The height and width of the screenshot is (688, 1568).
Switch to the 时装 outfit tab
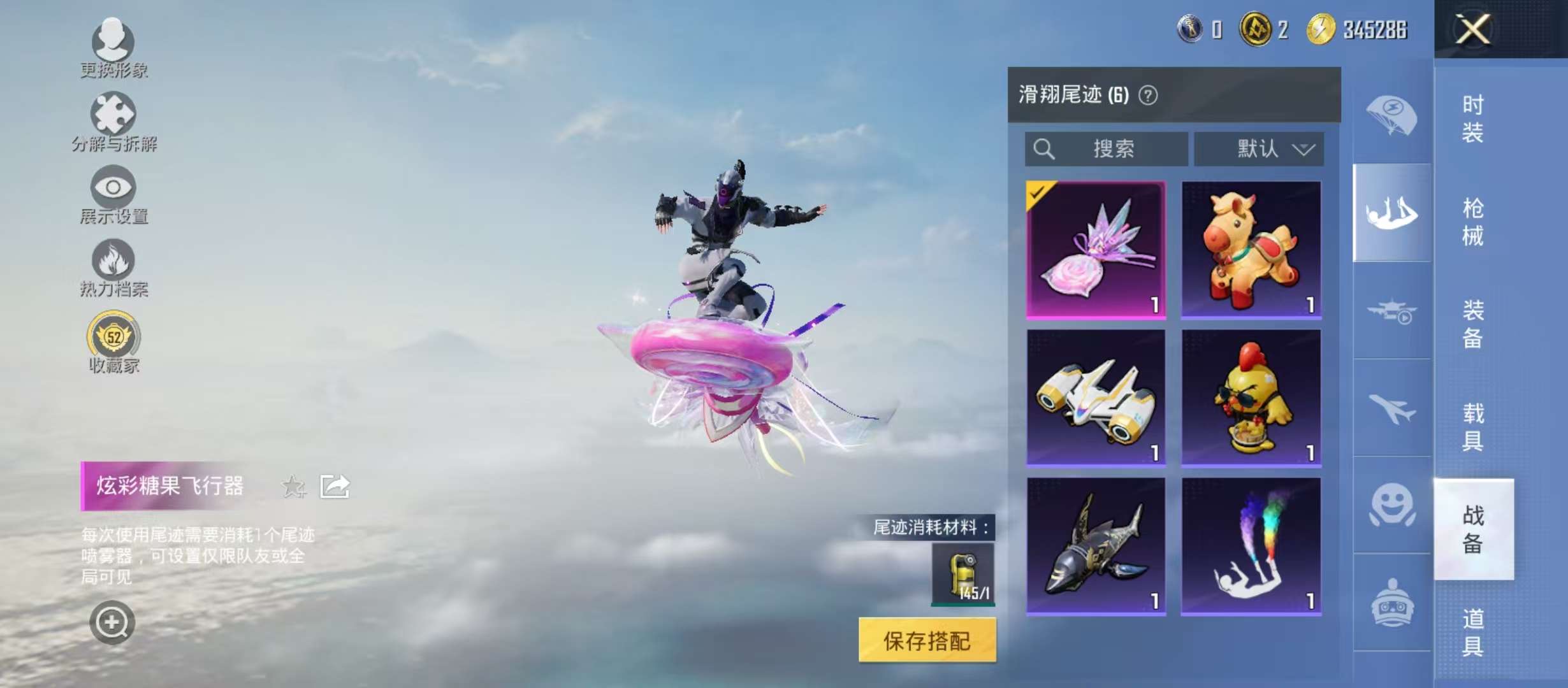click(1473, 118)
